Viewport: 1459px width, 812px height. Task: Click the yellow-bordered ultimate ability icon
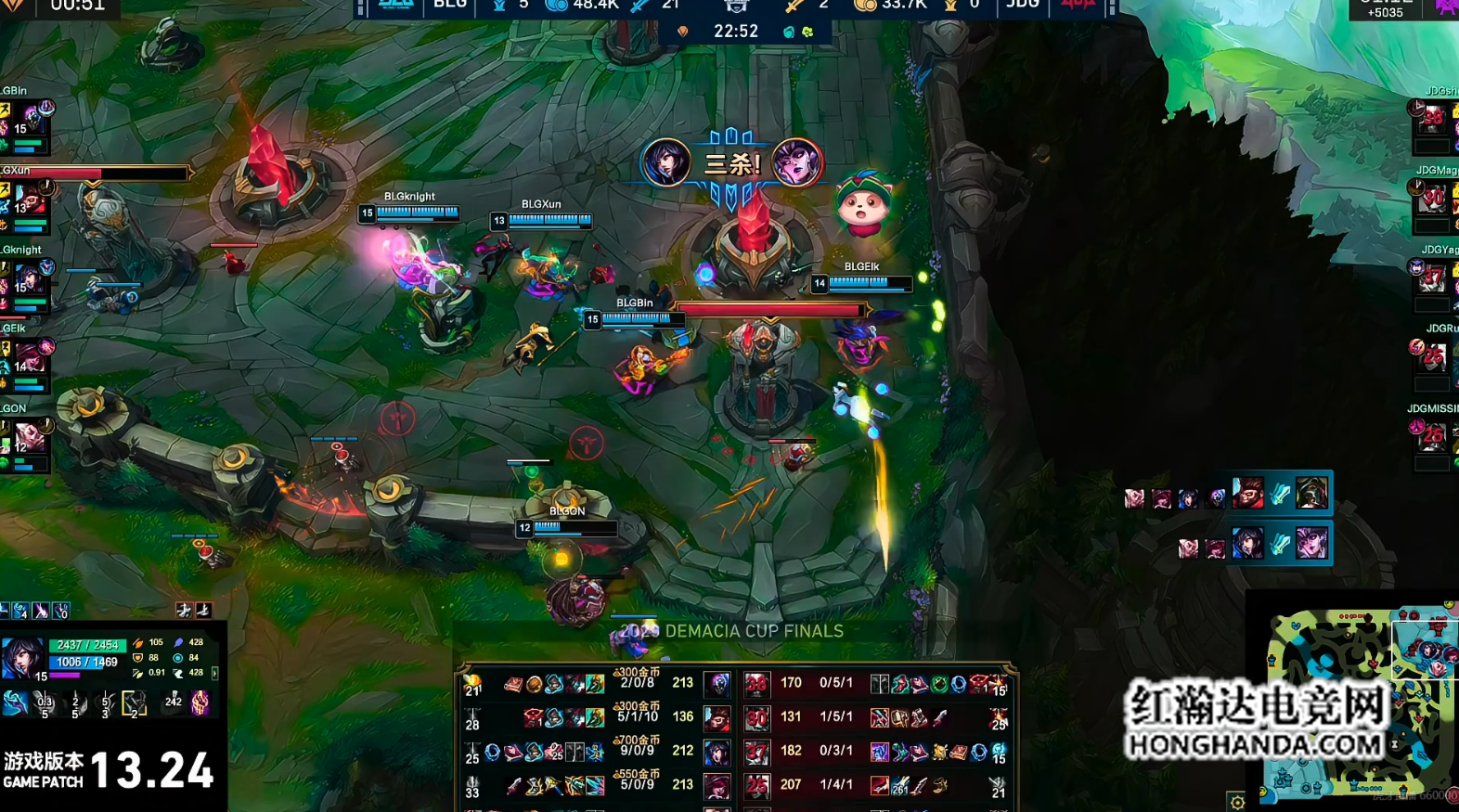pos(135,704)
